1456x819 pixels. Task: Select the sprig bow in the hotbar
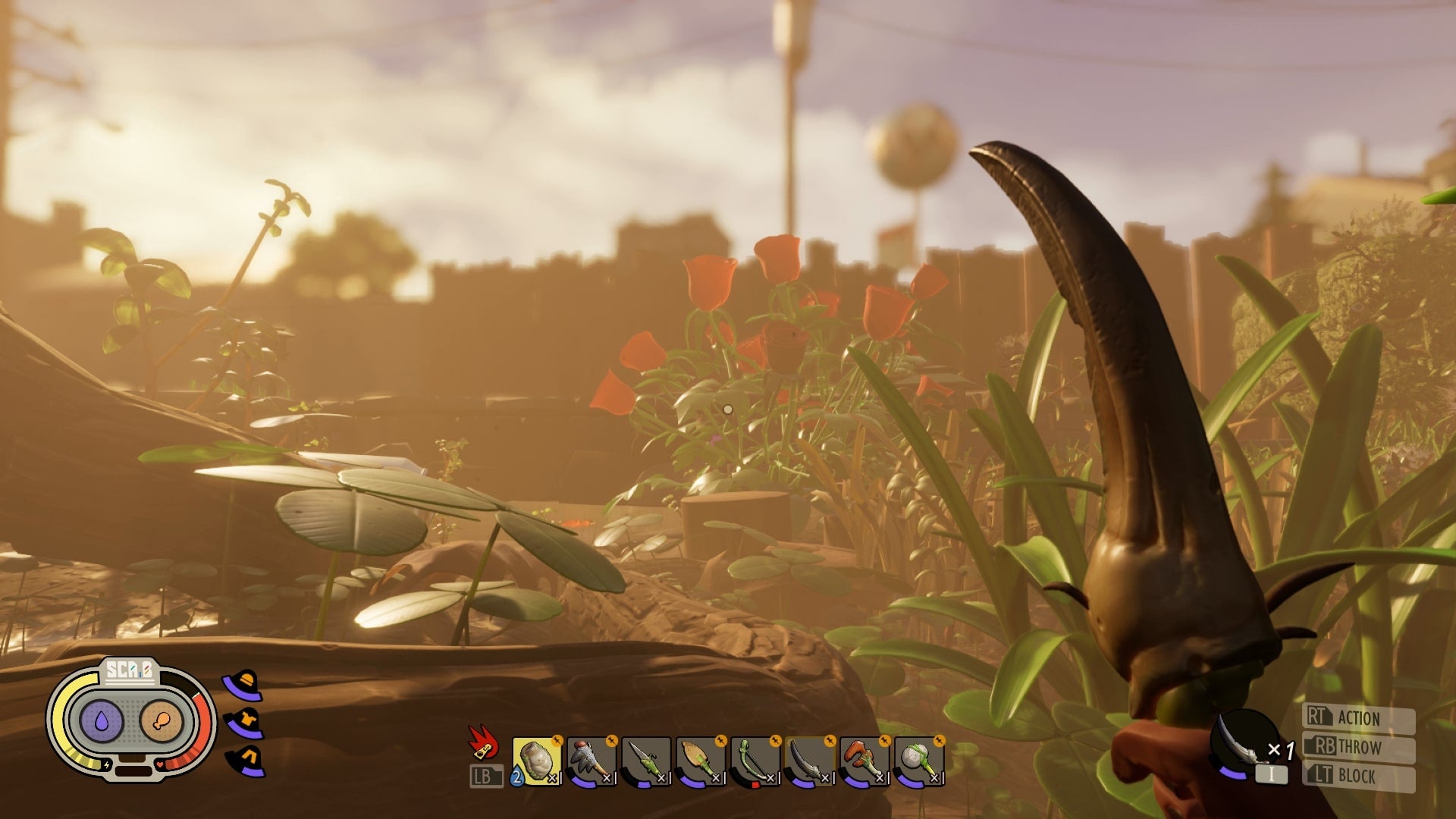click(755, 762)
